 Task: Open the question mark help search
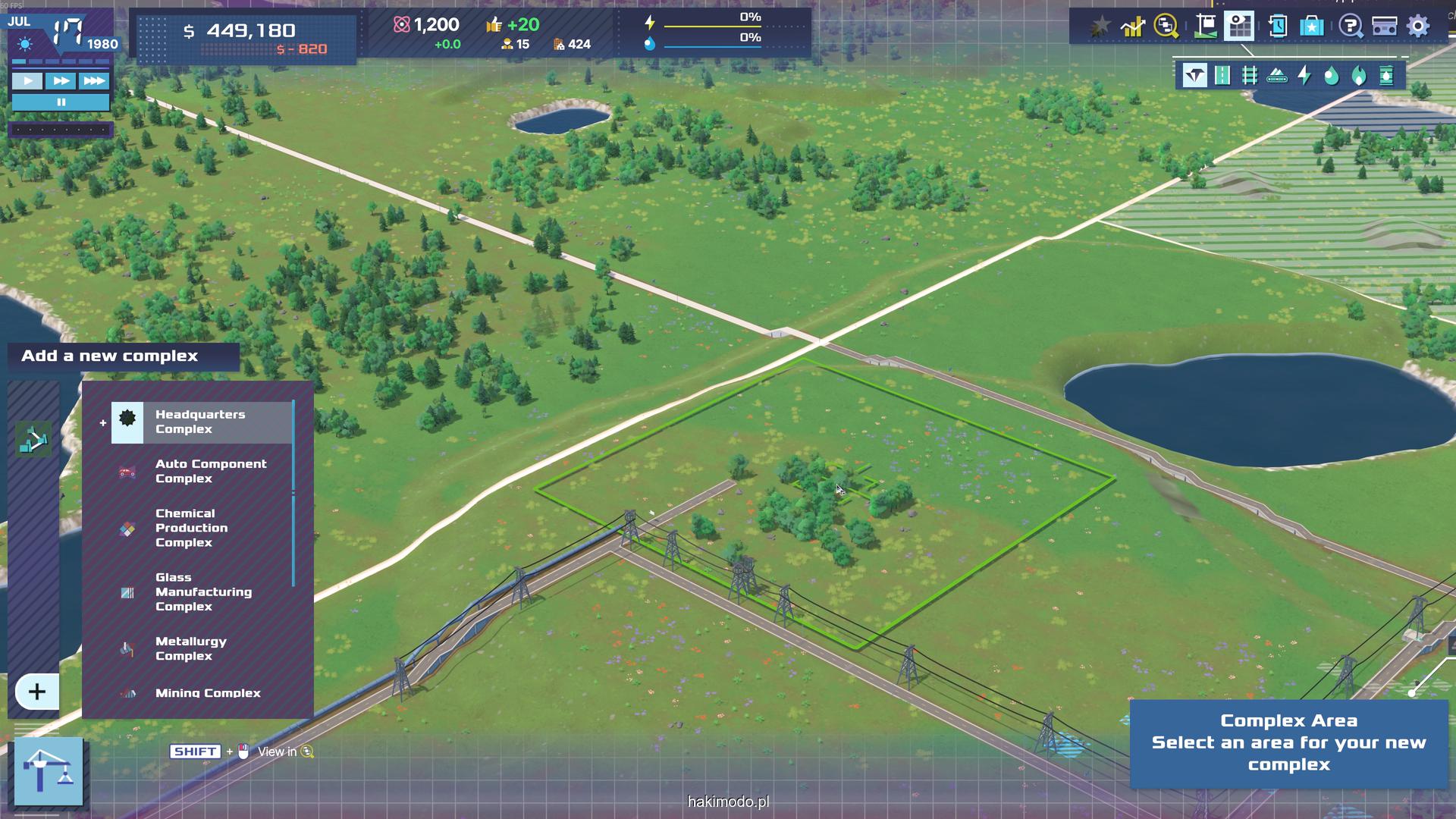[1350, 27]
